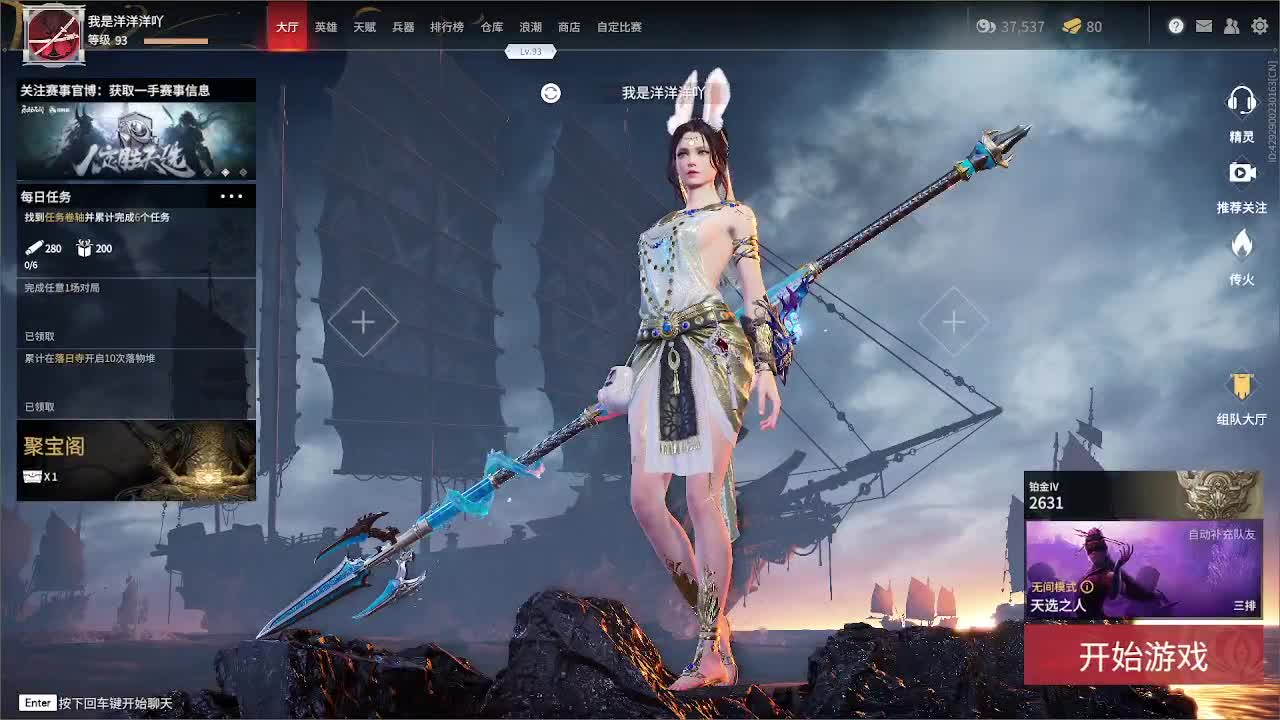This screenshot has height=720, width=1280.
Task: Open the settings gear icon
Action: click(1259, 26)
